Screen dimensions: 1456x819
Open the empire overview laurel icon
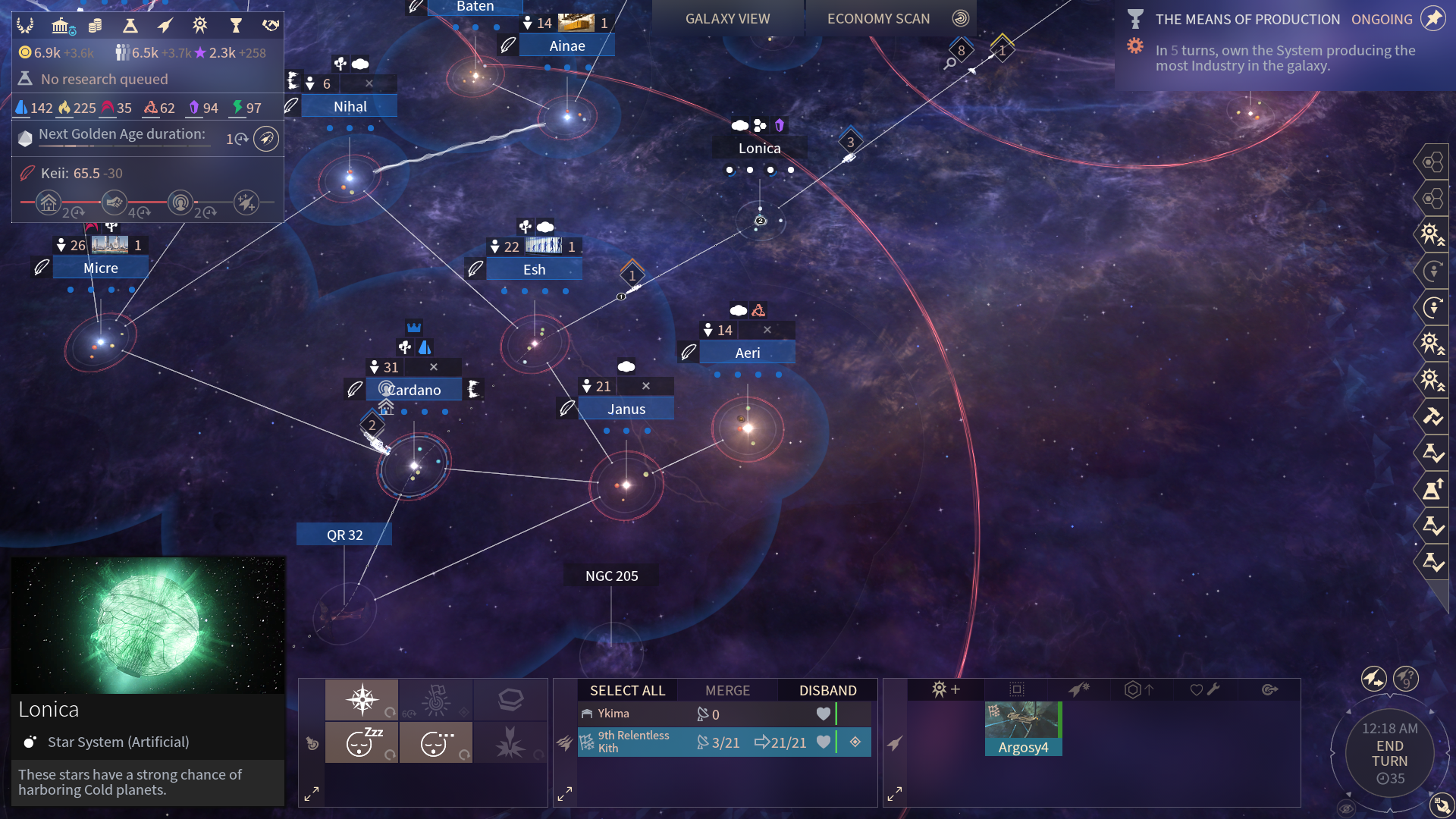25,26
